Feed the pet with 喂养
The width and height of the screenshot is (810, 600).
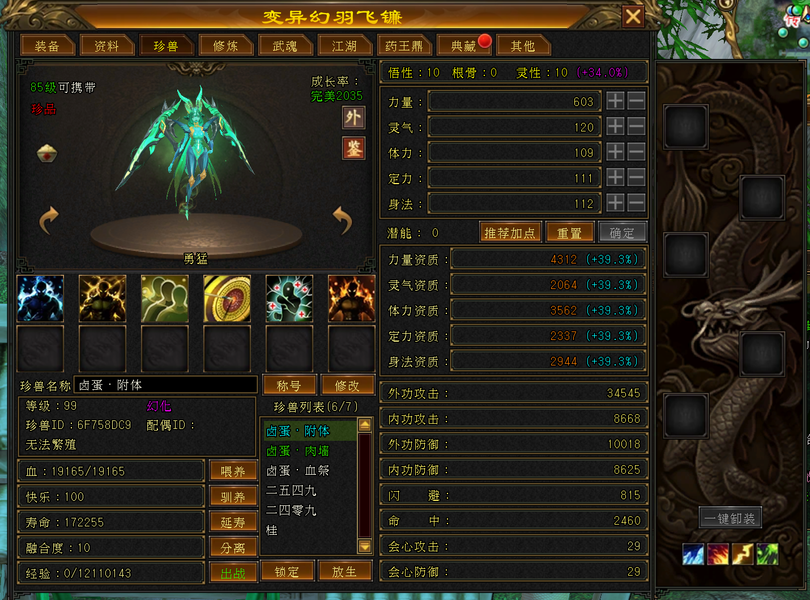pos(232,471)
